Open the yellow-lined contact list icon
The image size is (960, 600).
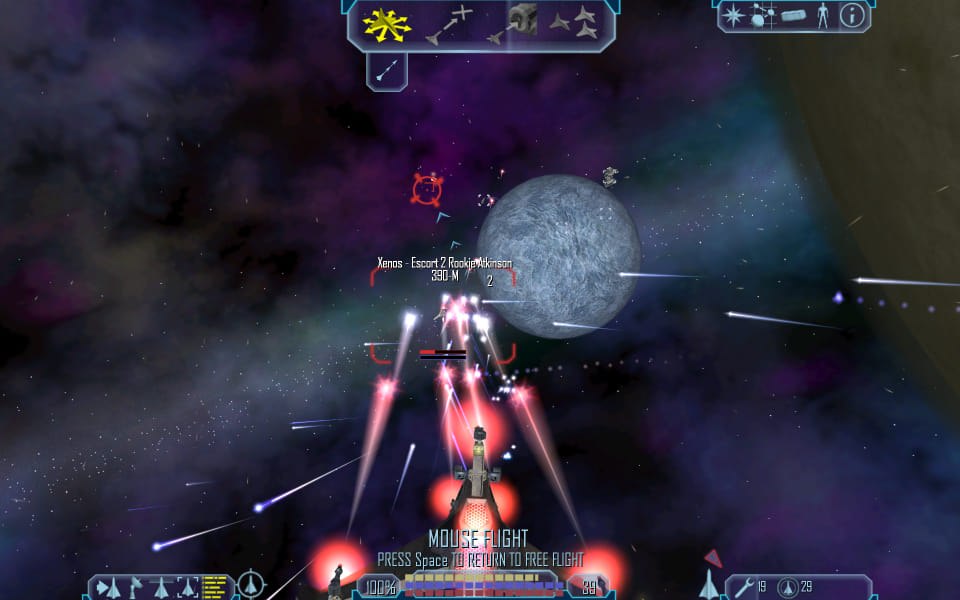(x=214, y=586)
